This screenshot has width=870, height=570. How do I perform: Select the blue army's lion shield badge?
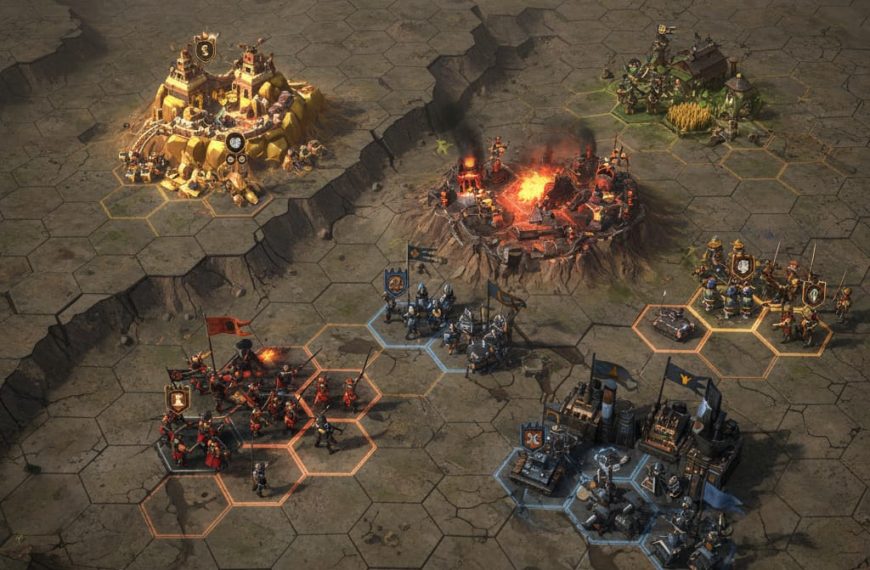click(x=396, y=283)
